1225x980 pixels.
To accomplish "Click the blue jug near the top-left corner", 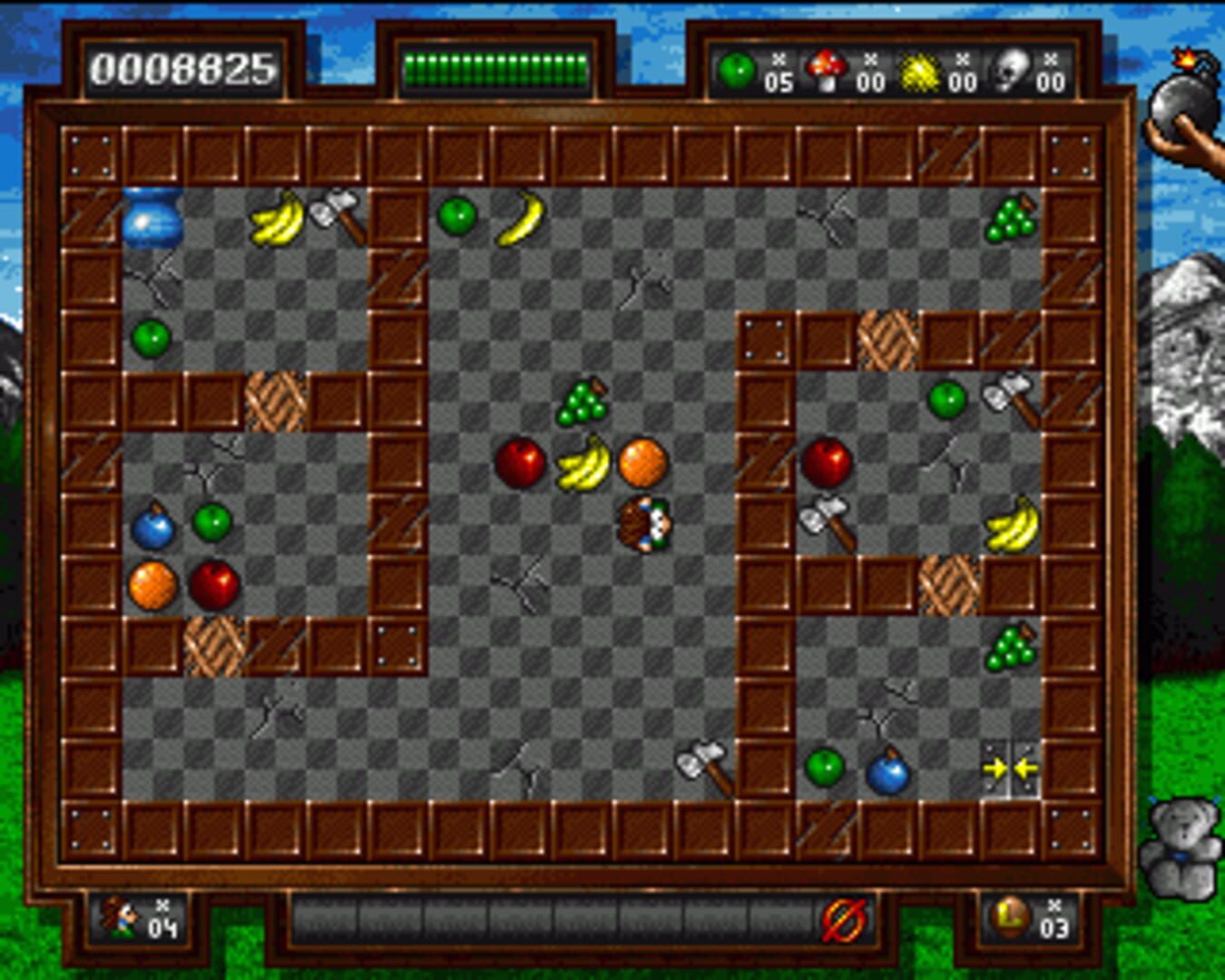I will [x=151, y=218].
